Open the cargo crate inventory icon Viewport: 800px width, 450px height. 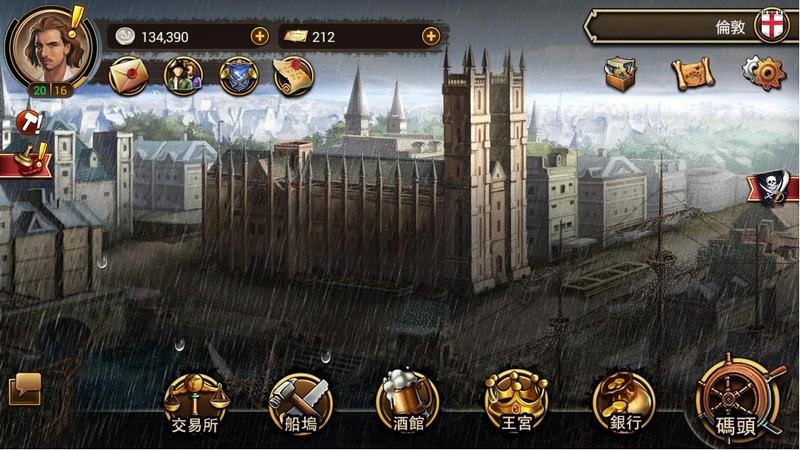(x=621, y=72)
